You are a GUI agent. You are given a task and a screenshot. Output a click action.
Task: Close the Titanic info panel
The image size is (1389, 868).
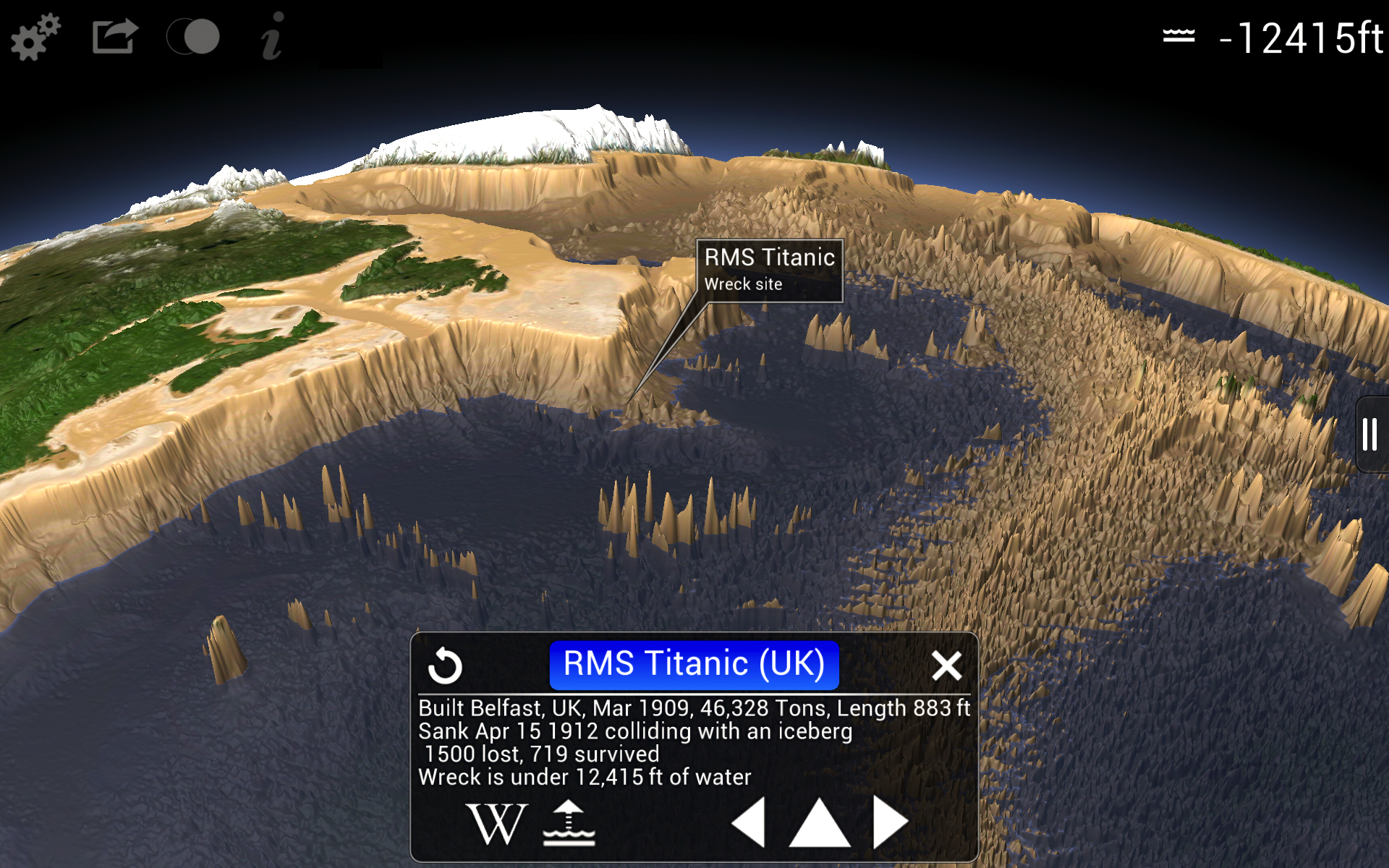click(948, 665)
